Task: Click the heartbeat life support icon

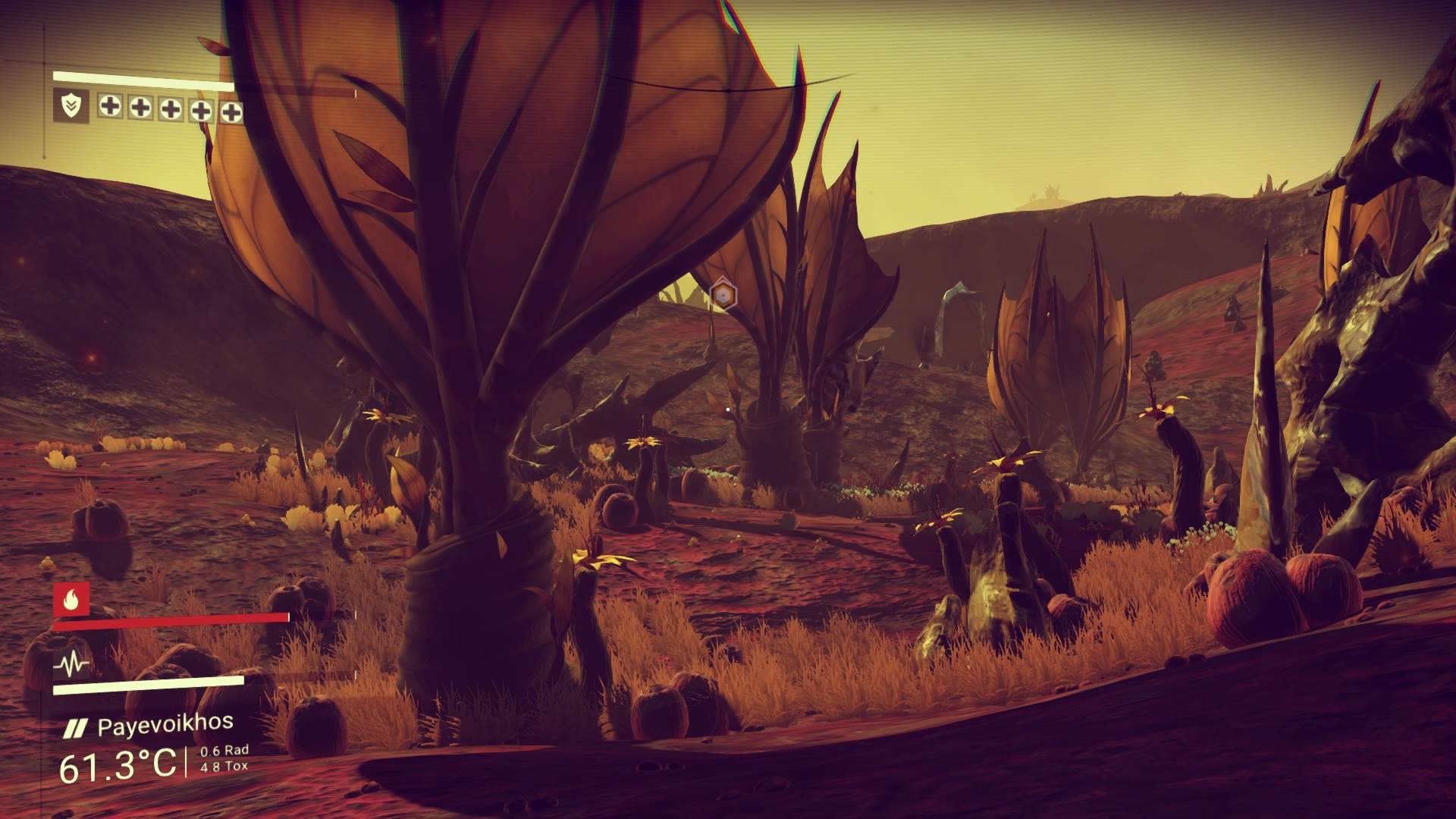Action: pos(71,666)
